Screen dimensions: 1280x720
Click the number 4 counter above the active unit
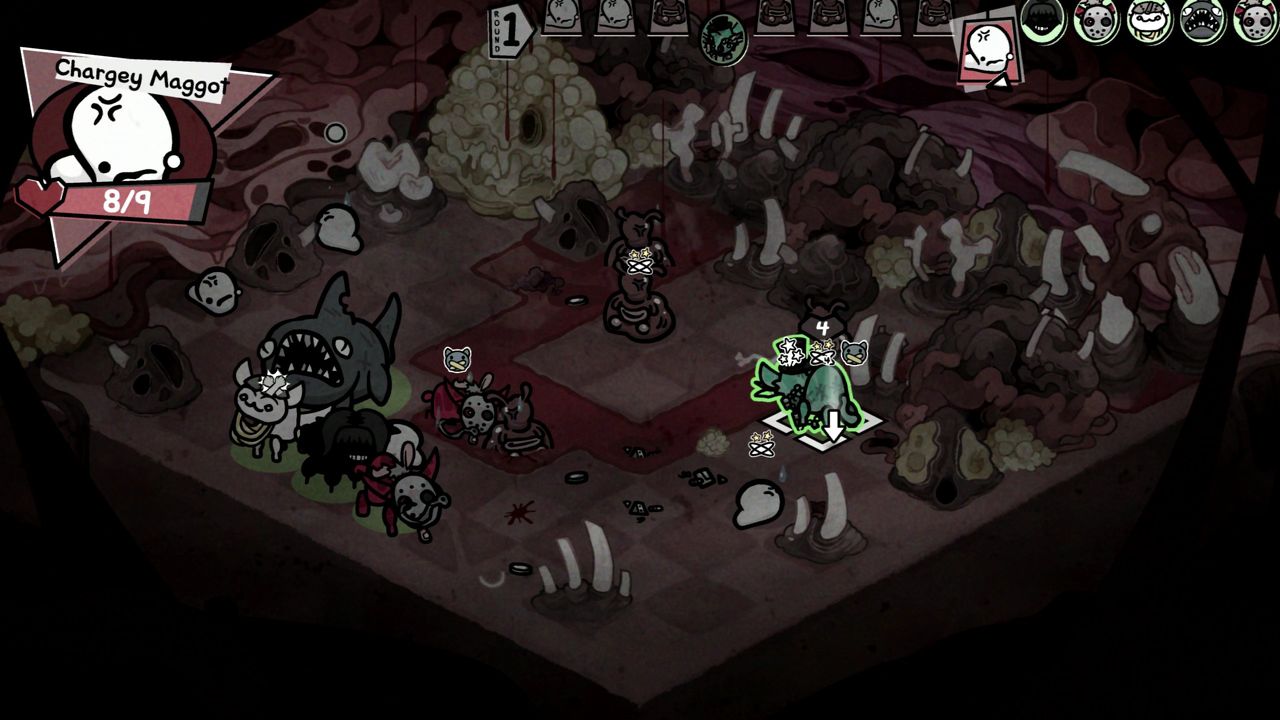pyautogui.click(x=821, y=326)
